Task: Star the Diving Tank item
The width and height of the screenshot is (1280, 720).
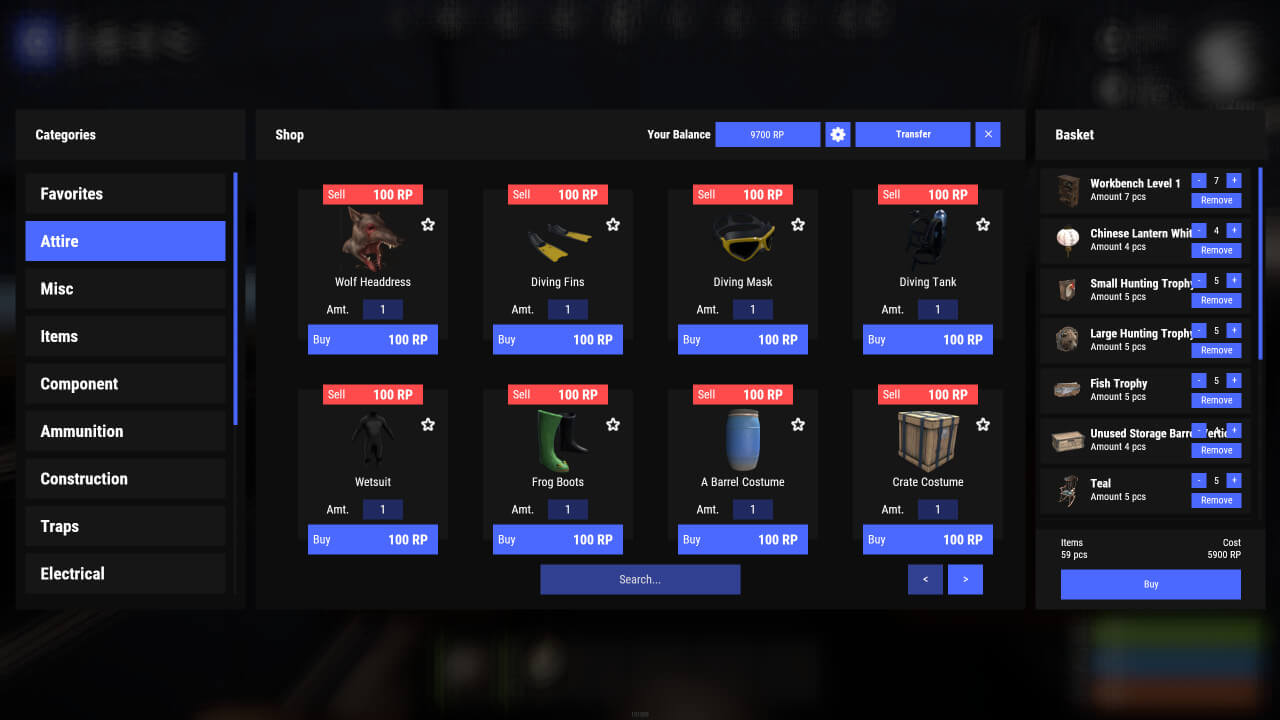Action: click(983, 224)
